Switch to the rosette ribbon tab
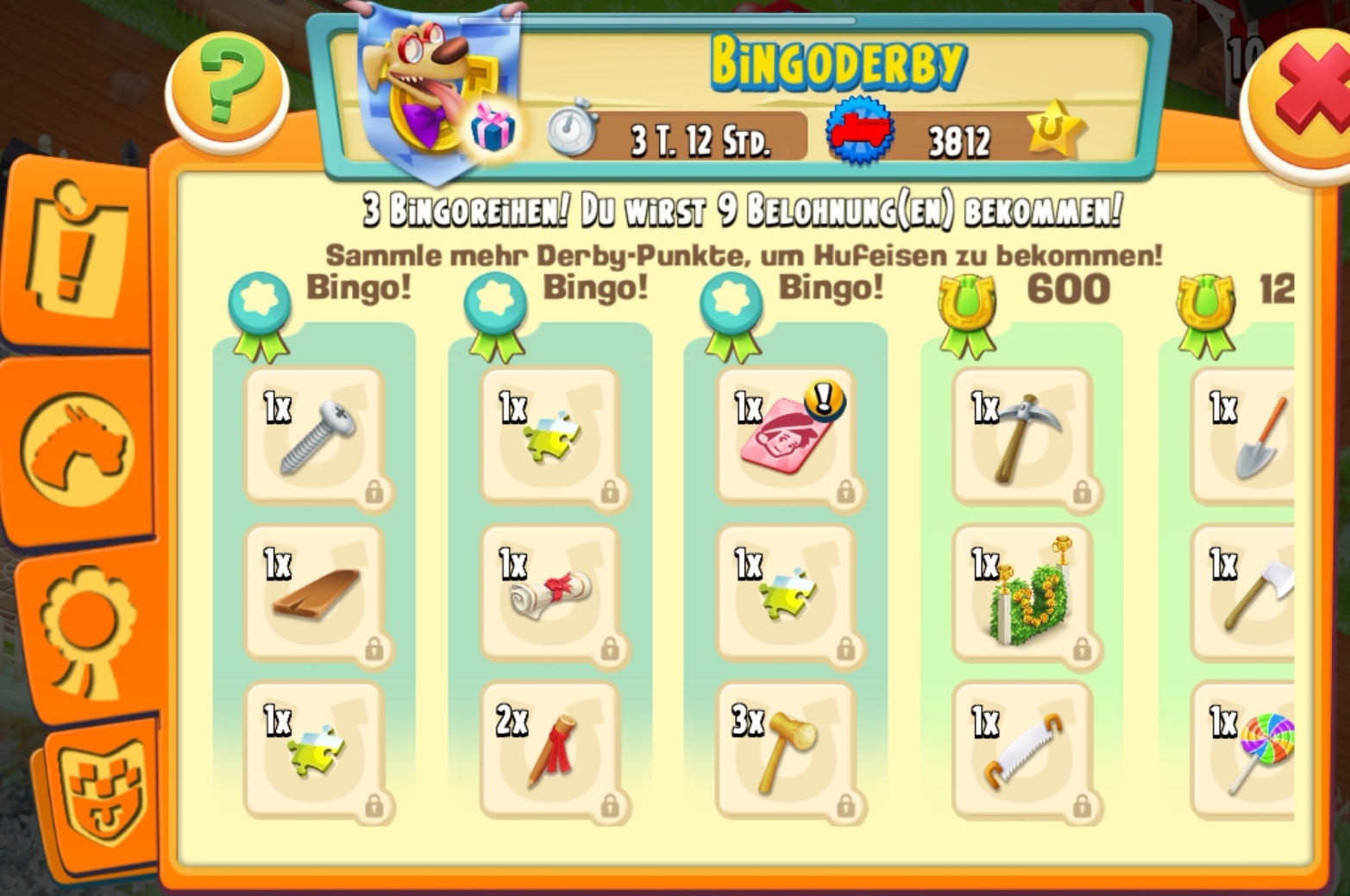 pyautogui.click(x=85, y=631)
